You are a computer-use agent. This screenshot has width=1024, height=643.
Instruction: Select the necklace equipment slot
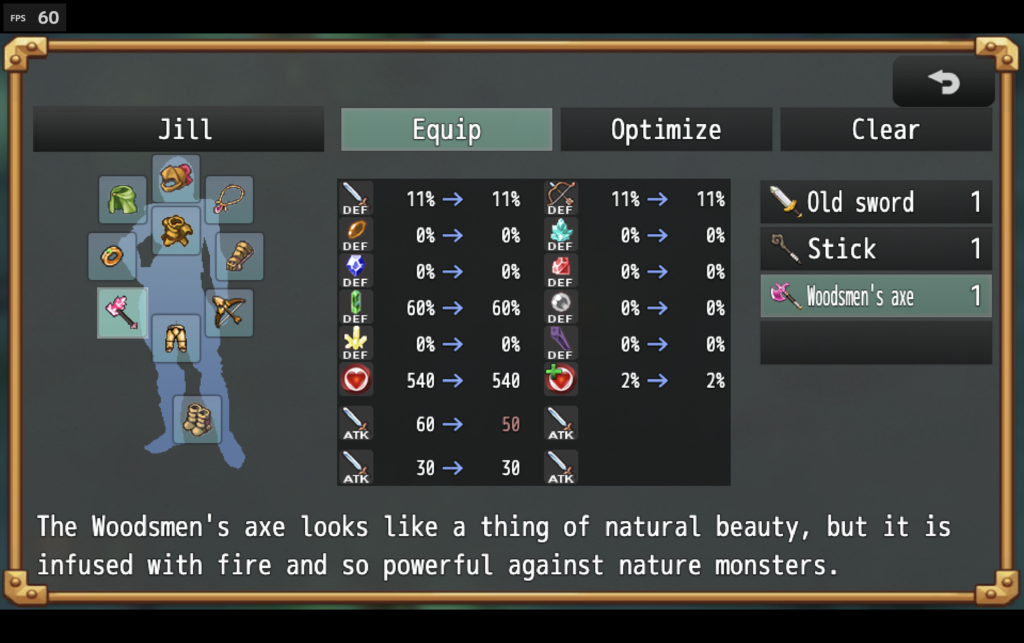coord(229,199)
